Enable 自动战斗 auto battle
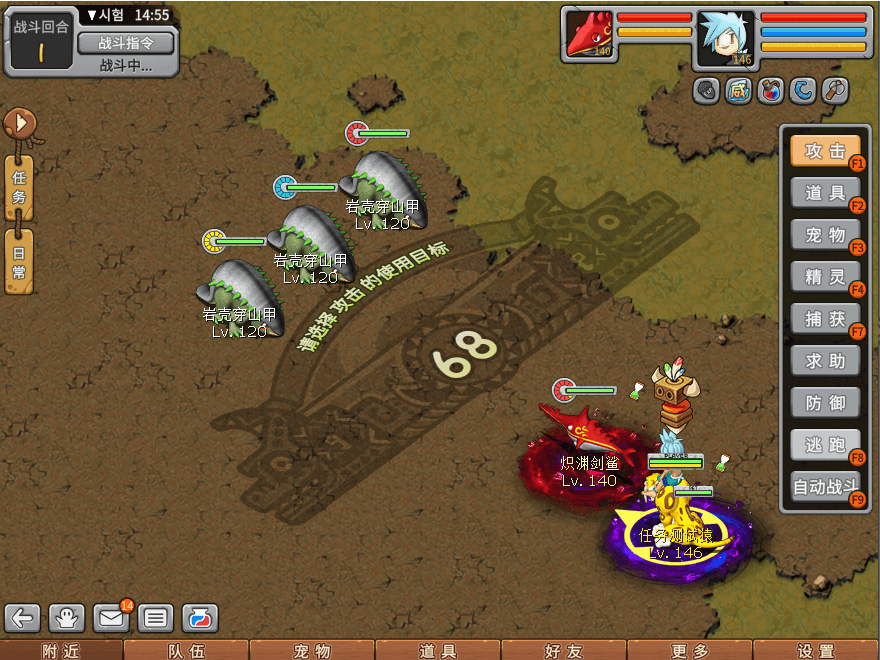 click(x=825, y=487)
